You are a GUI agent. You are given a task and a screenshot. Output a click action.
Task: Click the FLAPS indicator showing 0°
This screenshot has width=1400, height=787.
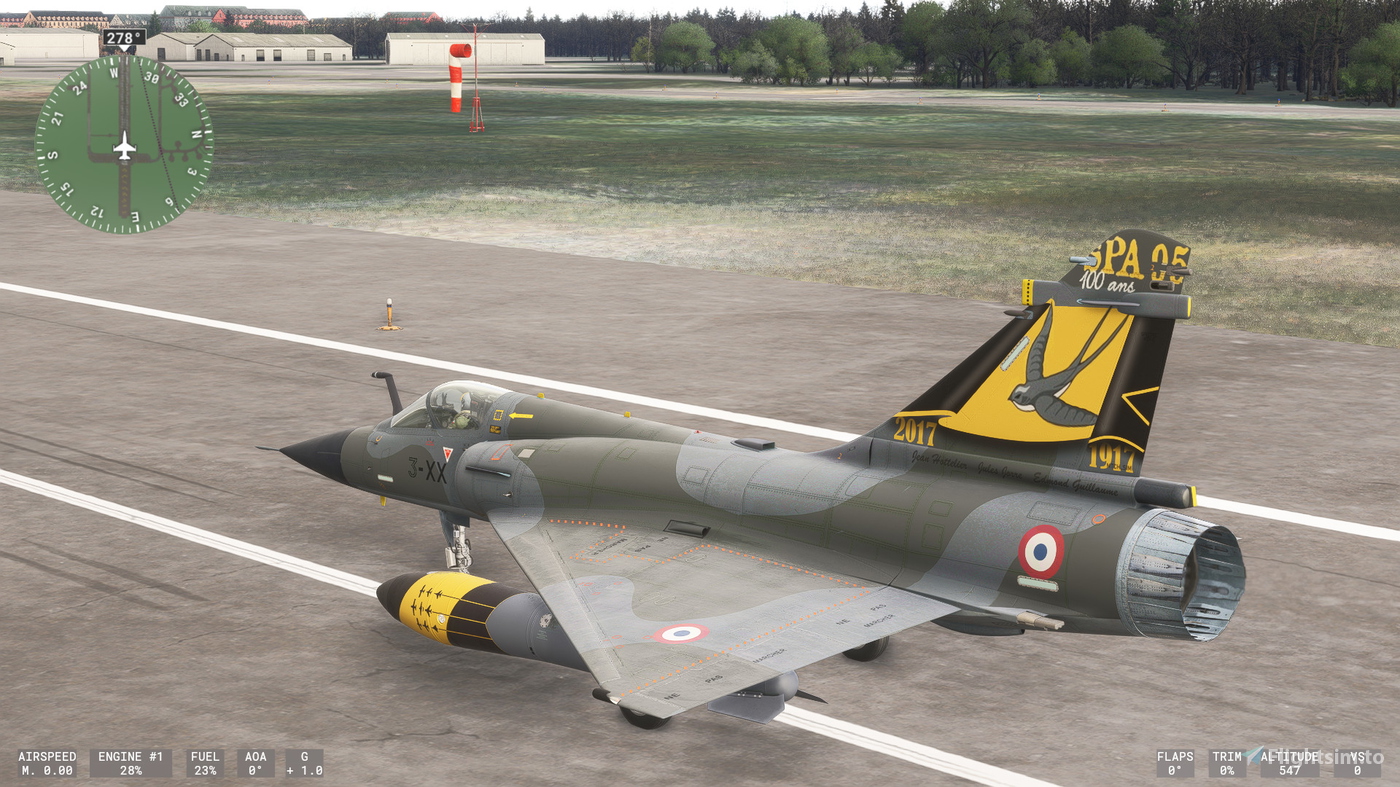pos(1176,764)
